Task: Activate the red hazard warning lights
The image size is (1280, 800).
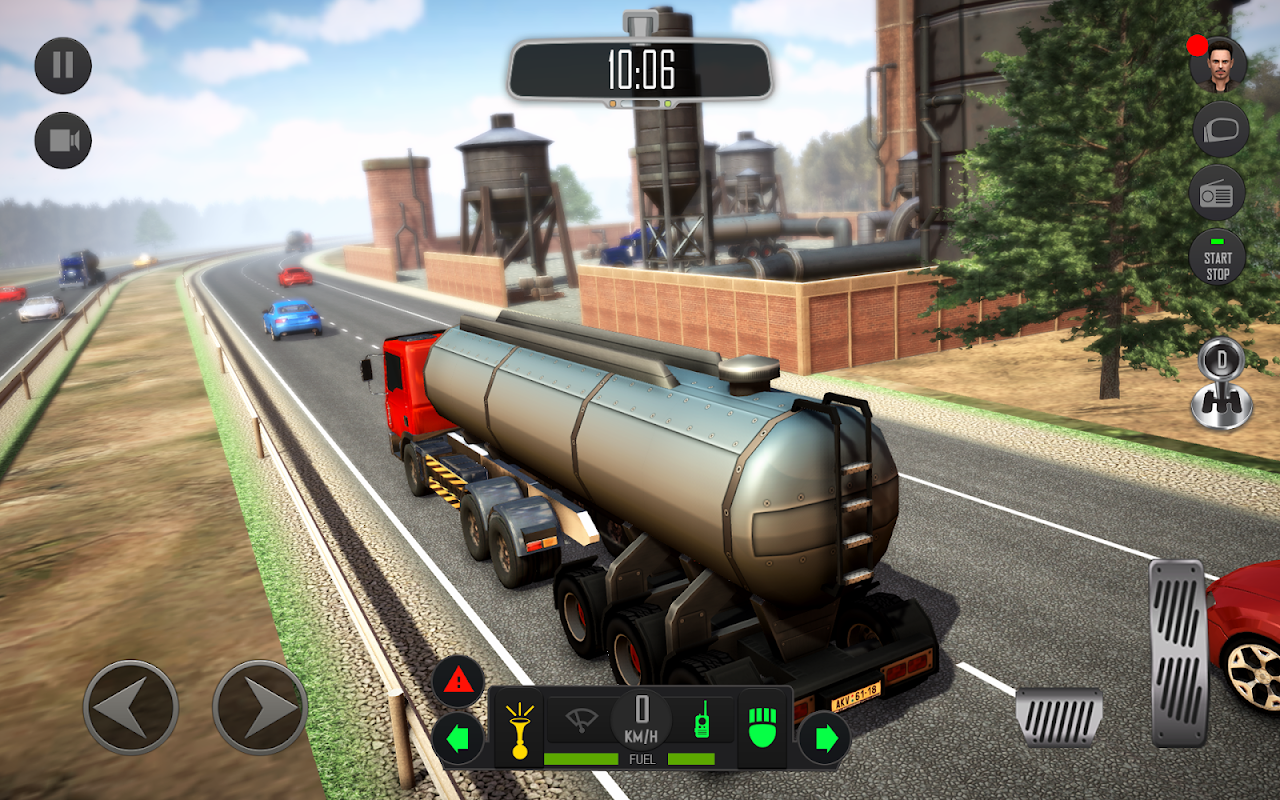Action: (x=458, y=682)
